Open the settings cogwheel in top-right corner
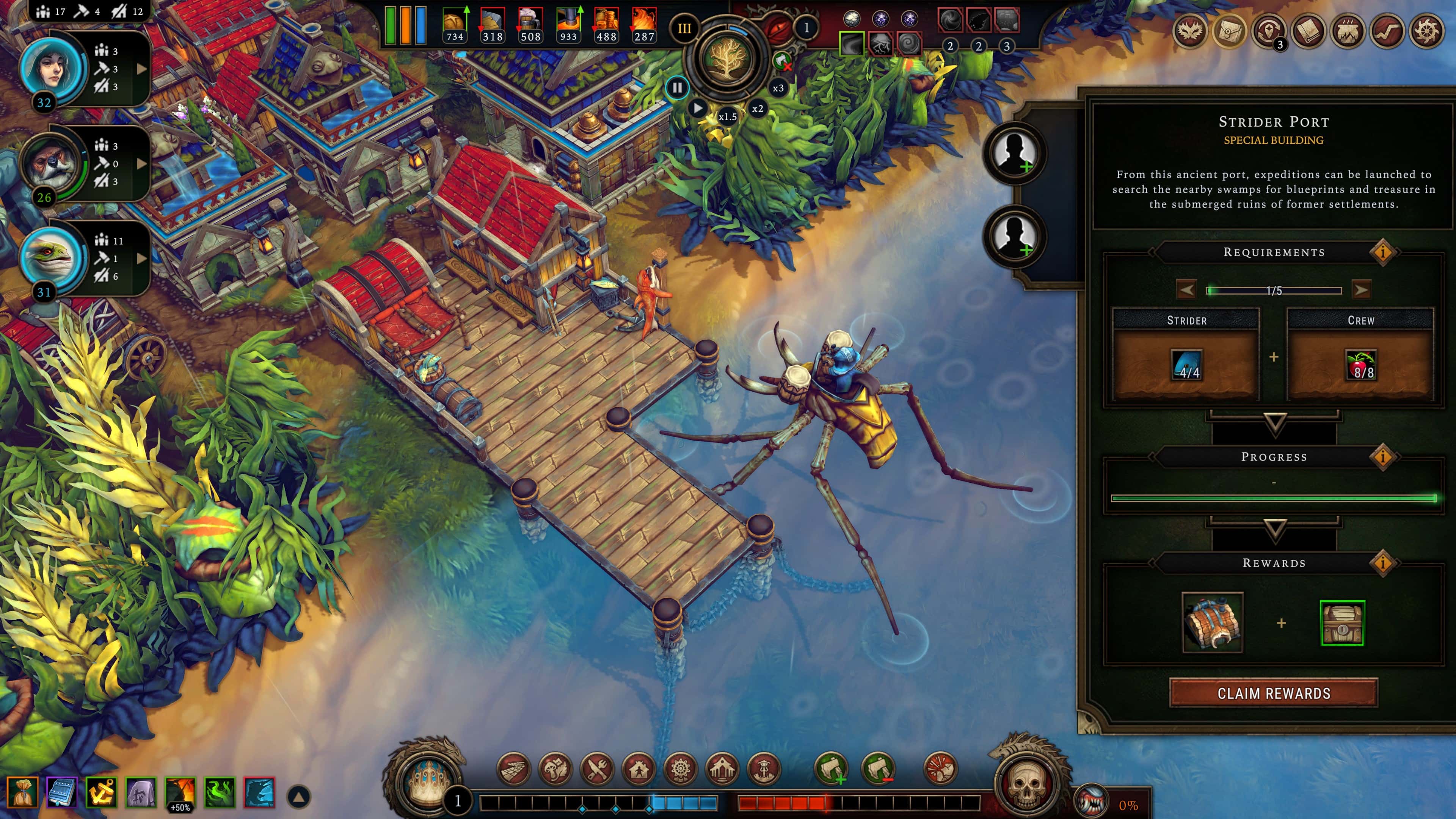The width and height of the screenshot is (1456, 819). coord(1427,31)
